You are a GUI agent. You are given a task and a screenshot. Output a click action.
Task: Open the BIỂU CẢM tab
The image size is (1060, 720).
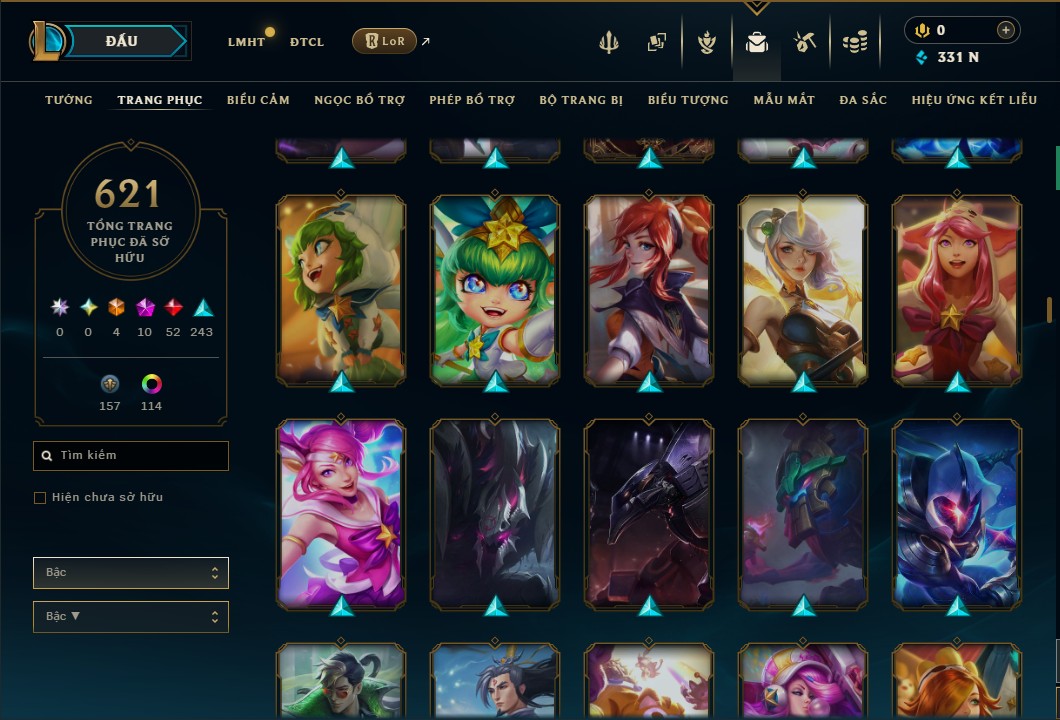258,100
